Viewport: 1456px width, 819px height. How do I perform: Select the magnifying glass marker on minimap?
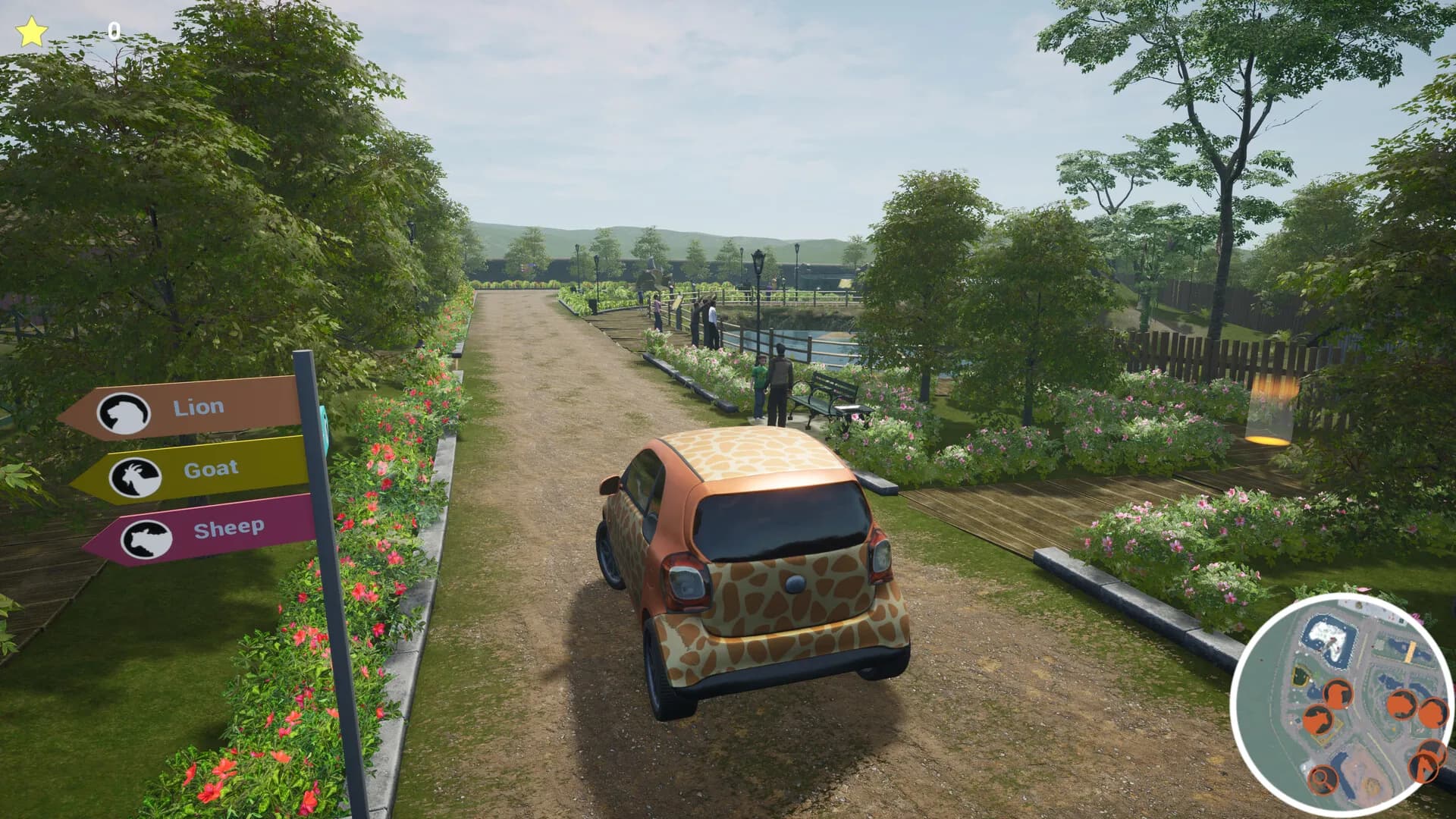[1323, 777]
